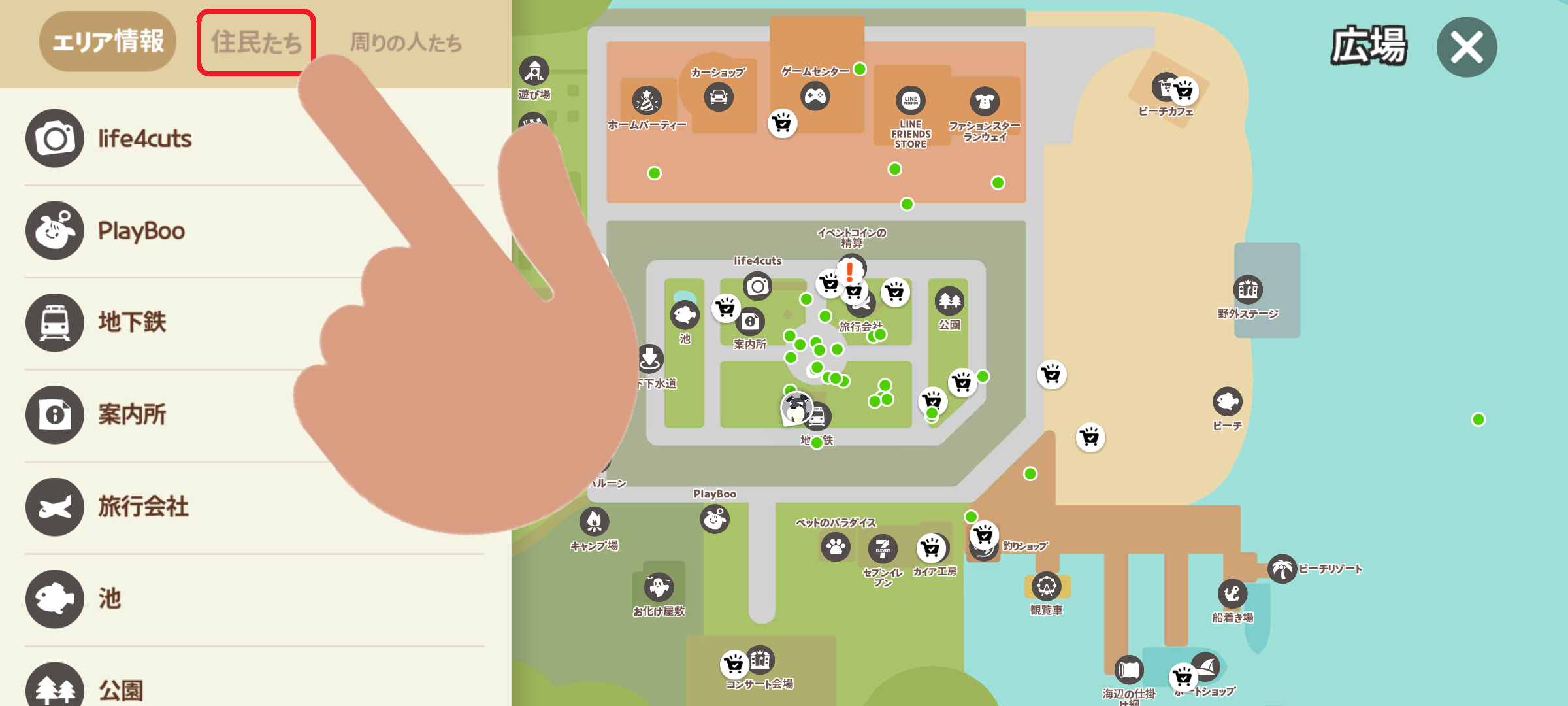This screenshot has height=706, width=1568.
Task: Switch to the エリア情報 tab
Action: [108, 42]
